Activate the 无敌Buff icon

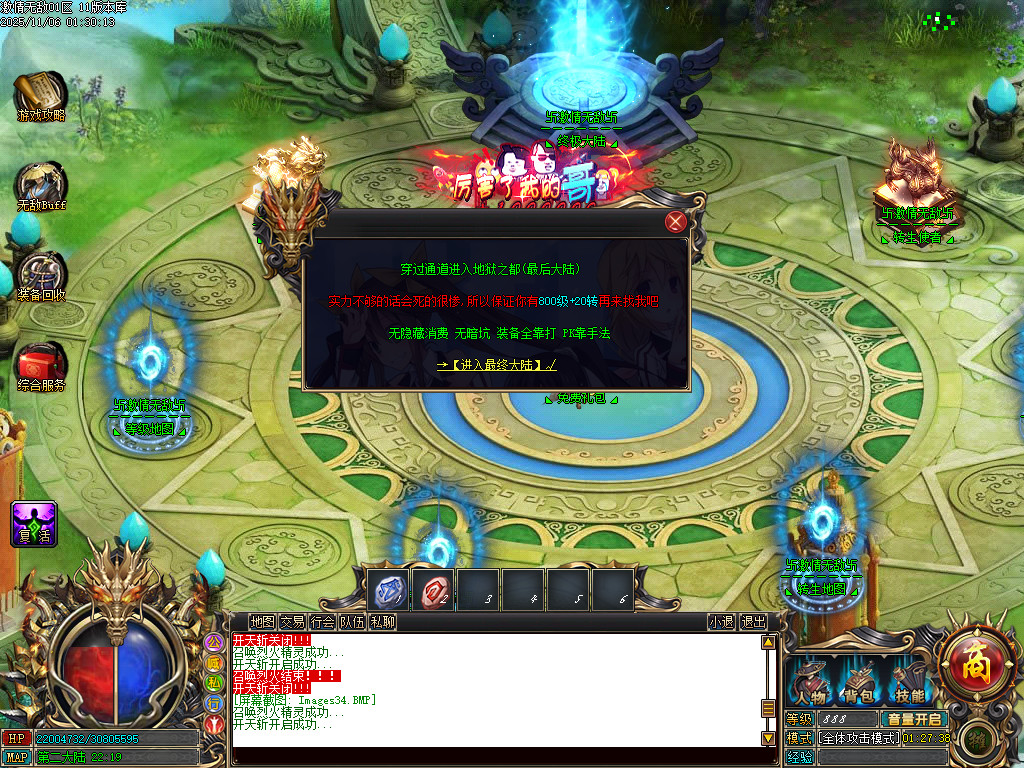pyautogui.click(x=40, y=187)
